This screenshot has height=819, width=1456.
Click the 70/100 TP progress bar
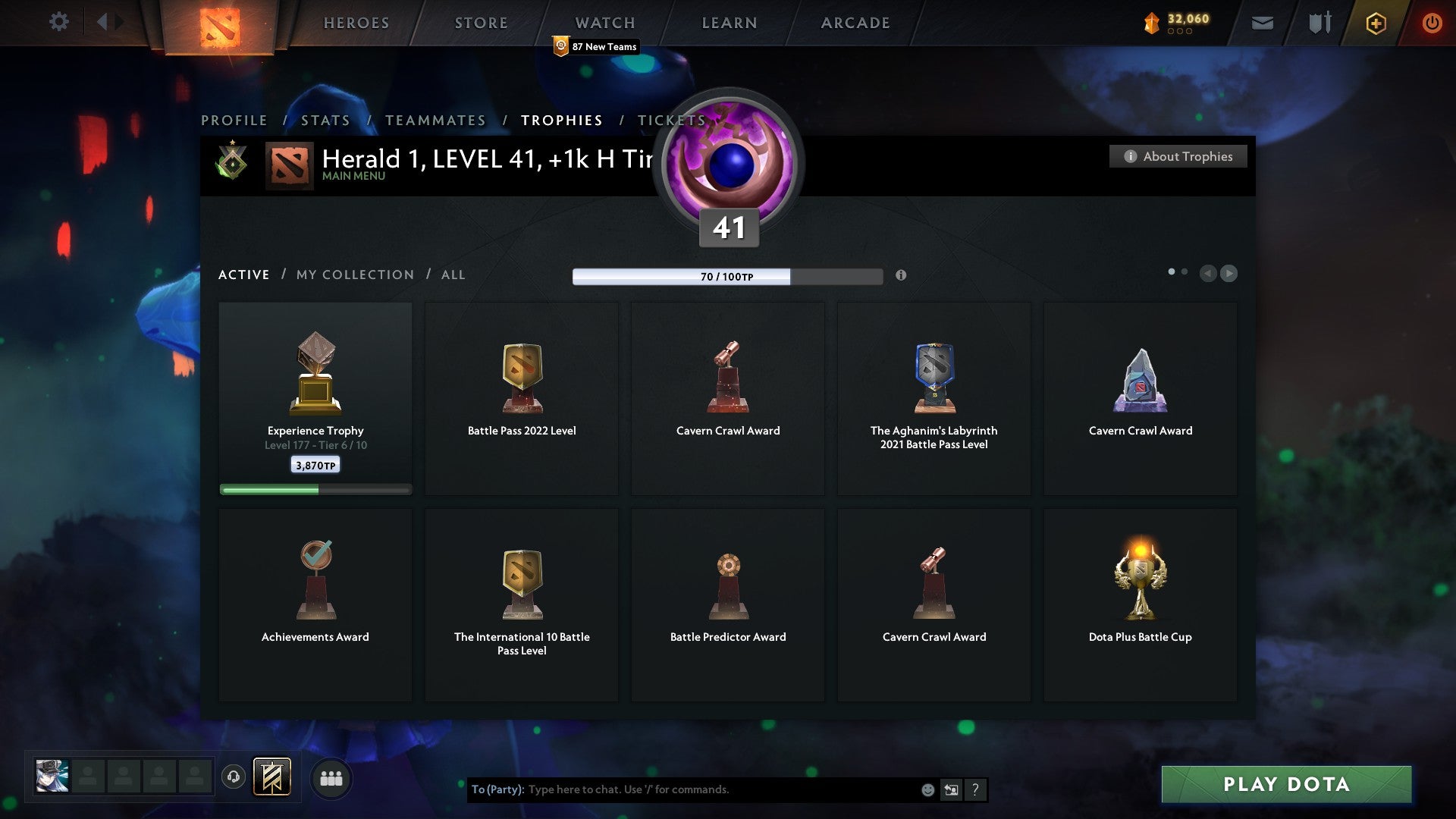728,276
